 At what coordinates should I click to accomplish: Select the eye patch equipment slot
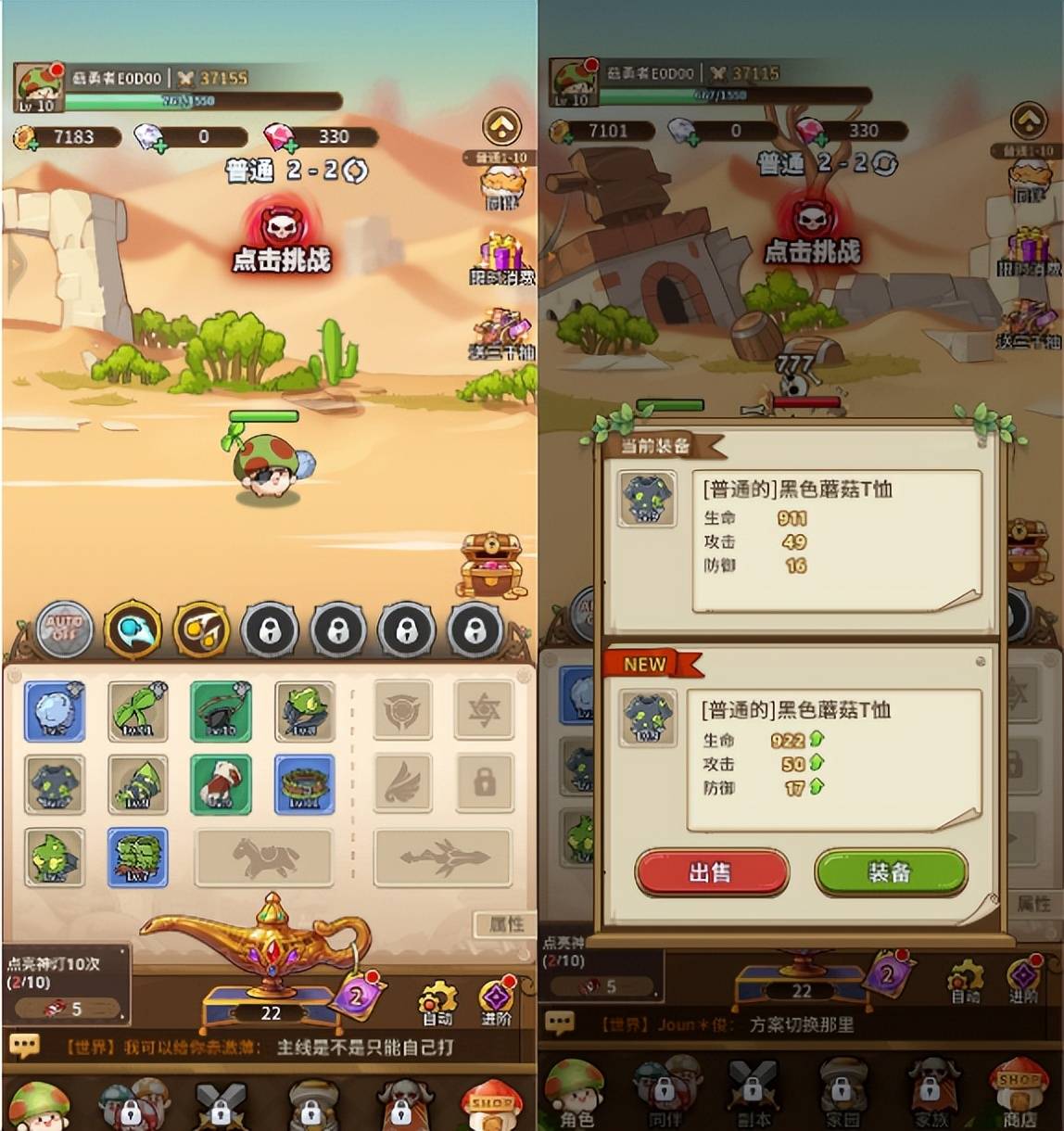click(221, 711)
